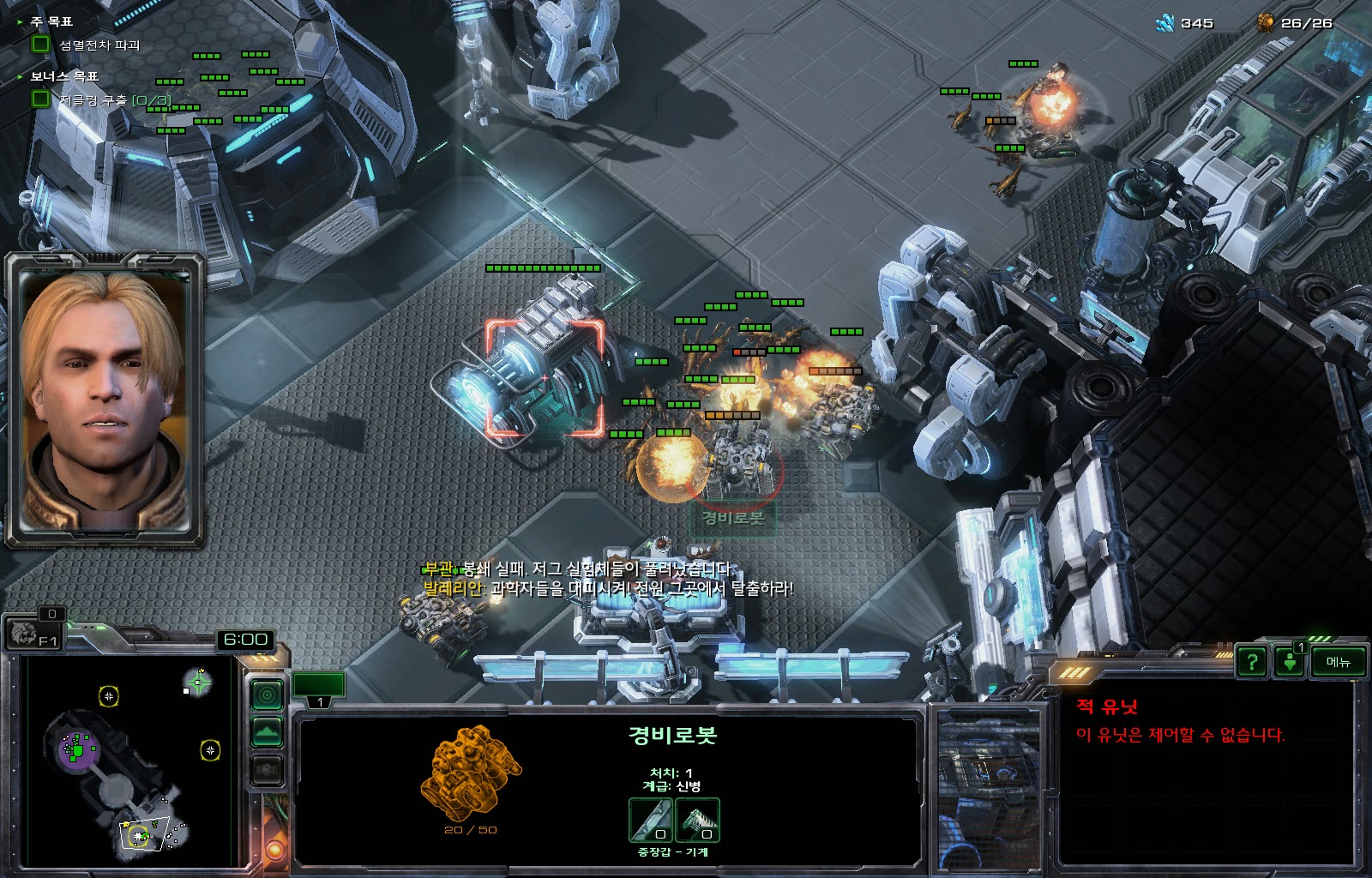
Task: Click the 저글링 구출 bonus objective
Action: (114, 100)
